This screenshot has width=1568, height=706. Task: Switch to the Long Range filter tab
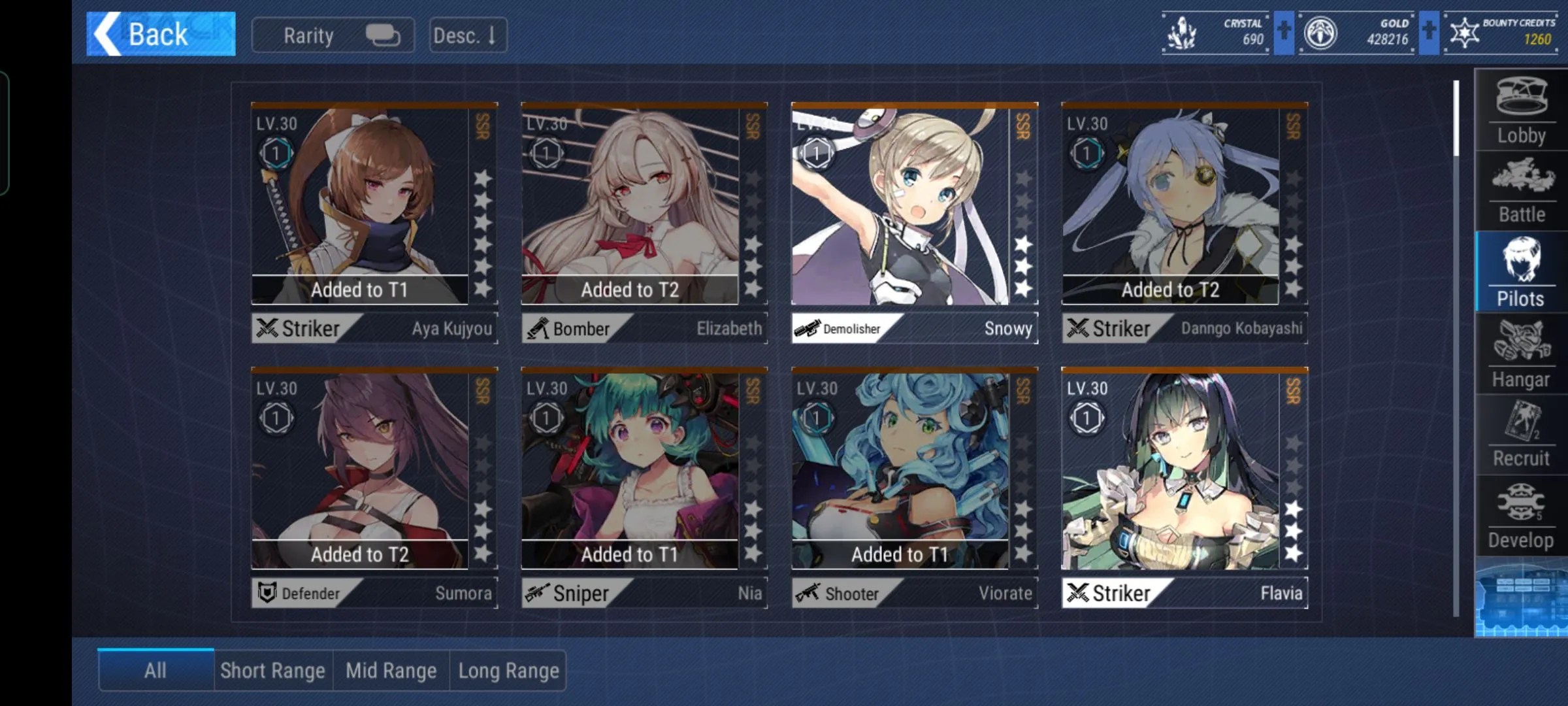click(x=508, y=671)
